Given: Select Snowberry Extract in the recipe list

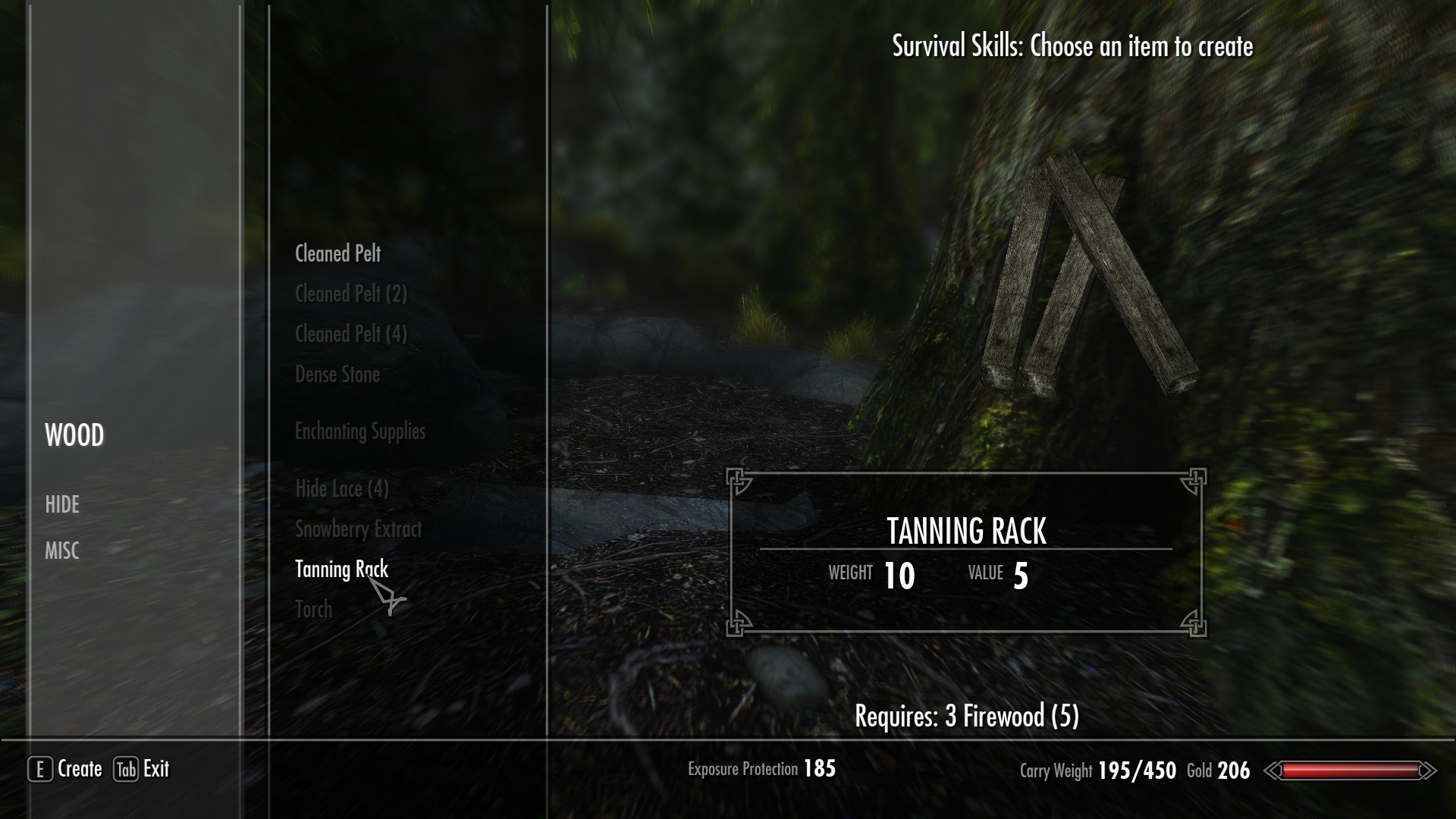Looking at the screenshot, I should pos(358,529).
